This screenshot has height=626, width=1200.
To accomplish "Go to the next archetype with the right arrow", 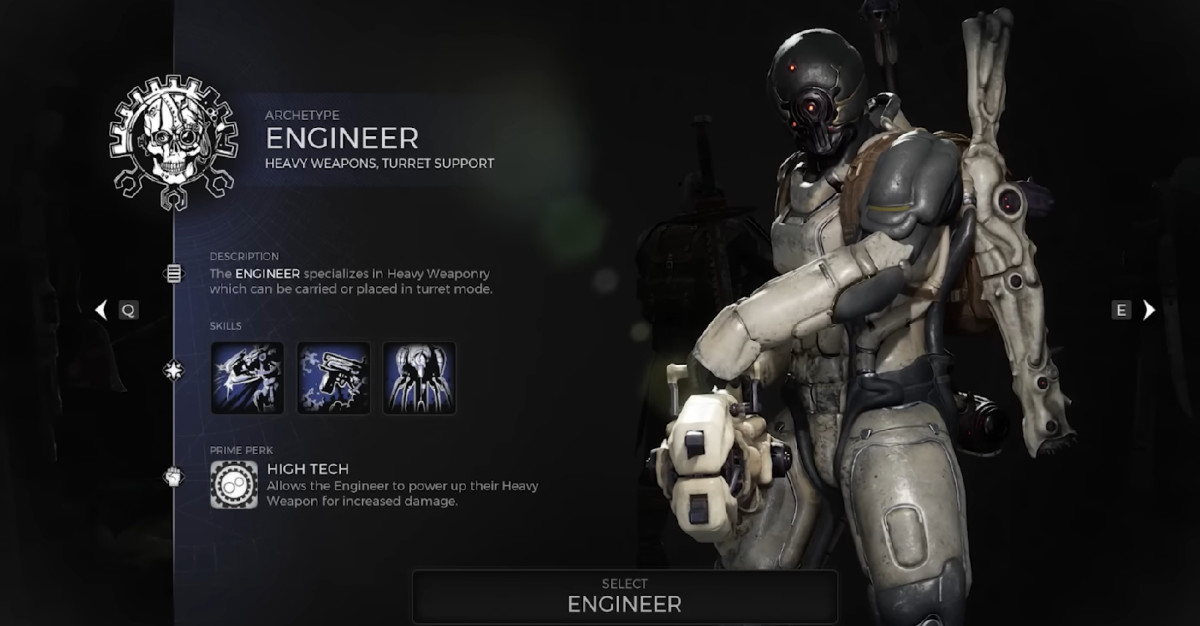I will click(1149, 310).
